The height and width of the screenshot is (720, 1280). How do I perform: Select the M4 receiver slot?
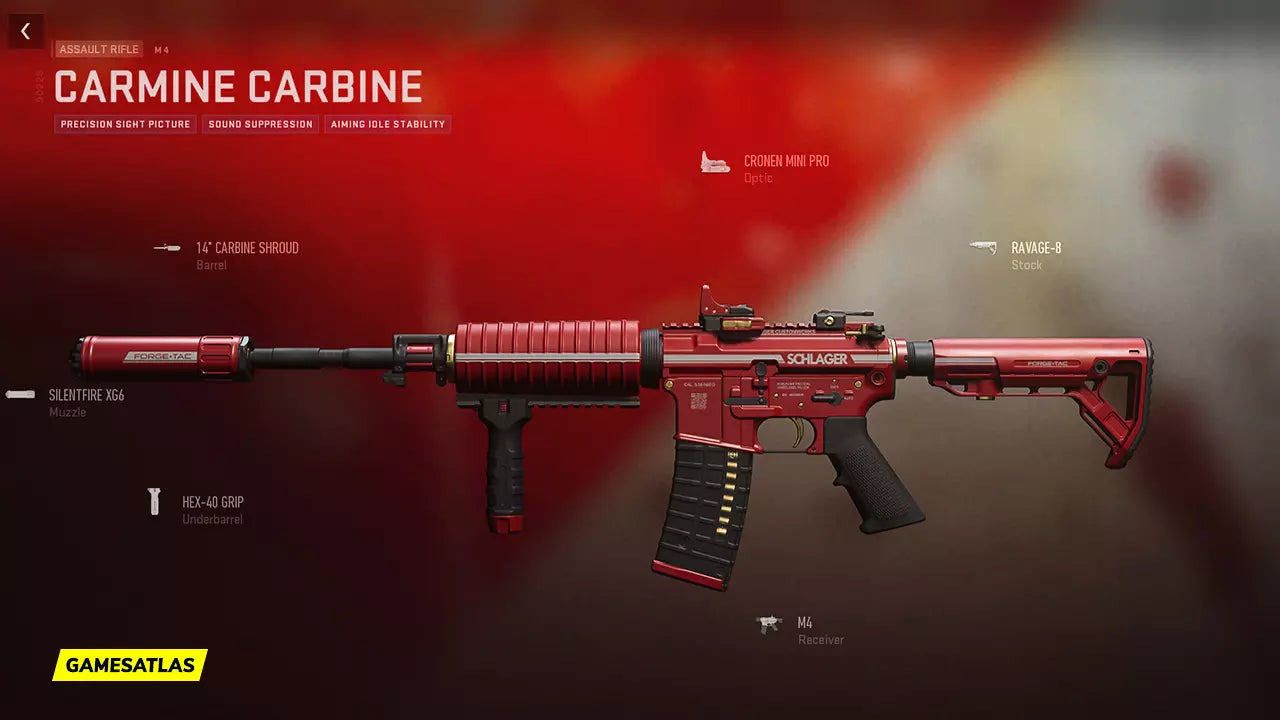[x=804, y=623]
